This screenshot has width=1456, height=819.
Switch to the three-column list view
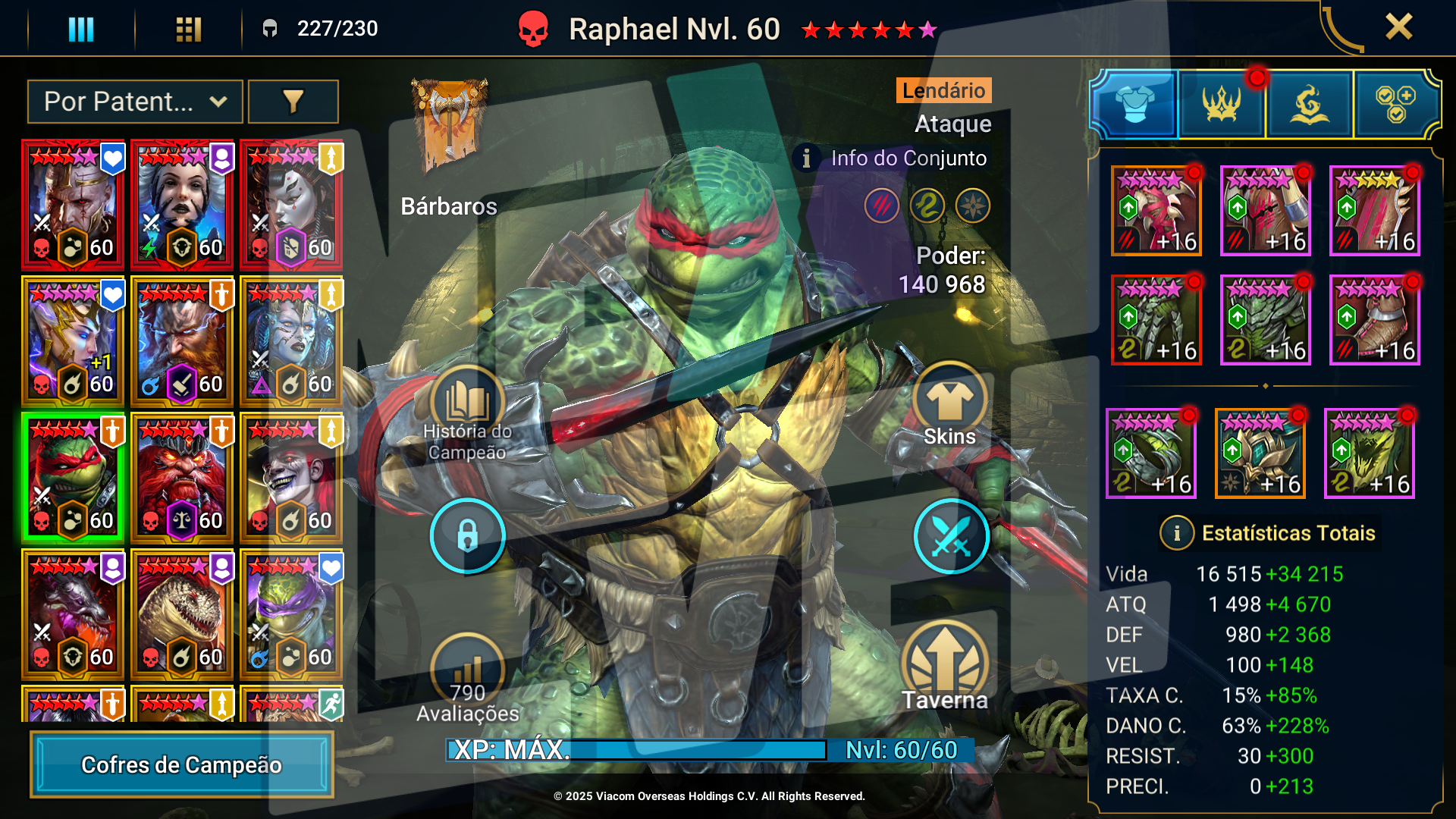point(81,30)
